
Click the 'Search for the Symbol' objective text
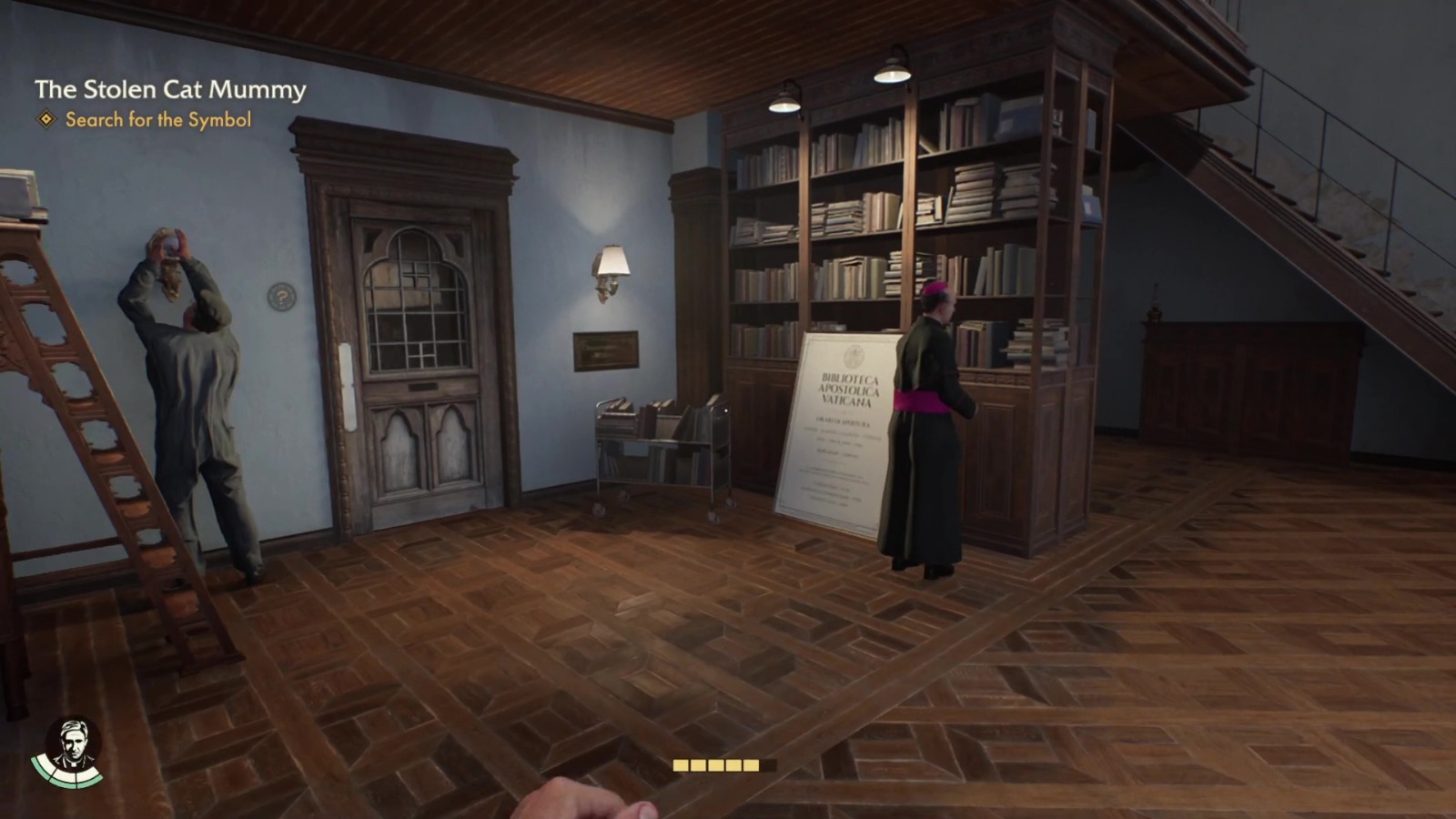(x=157, y=119)
